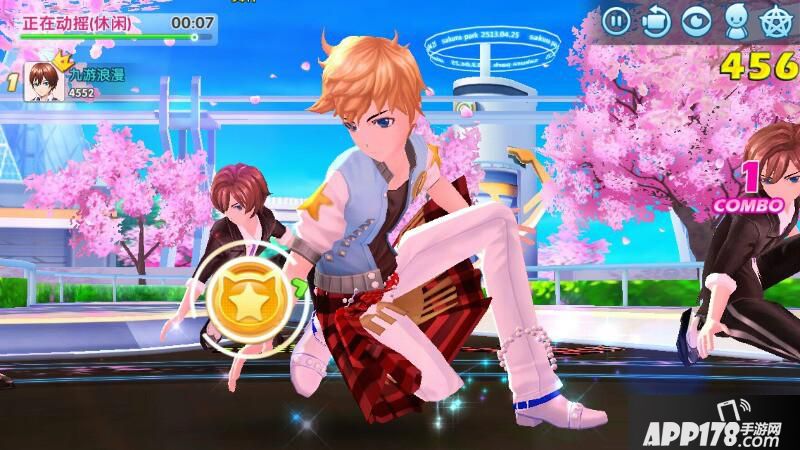This screenshot has height=450, width=800.
Task: Click the camera rotate icon
Action: (655, 19)
